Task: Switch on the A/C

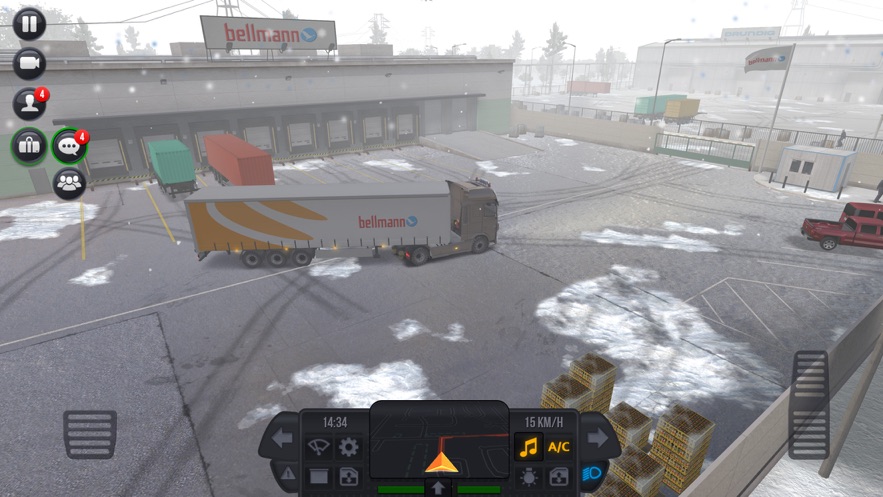Action: point(558,447)
